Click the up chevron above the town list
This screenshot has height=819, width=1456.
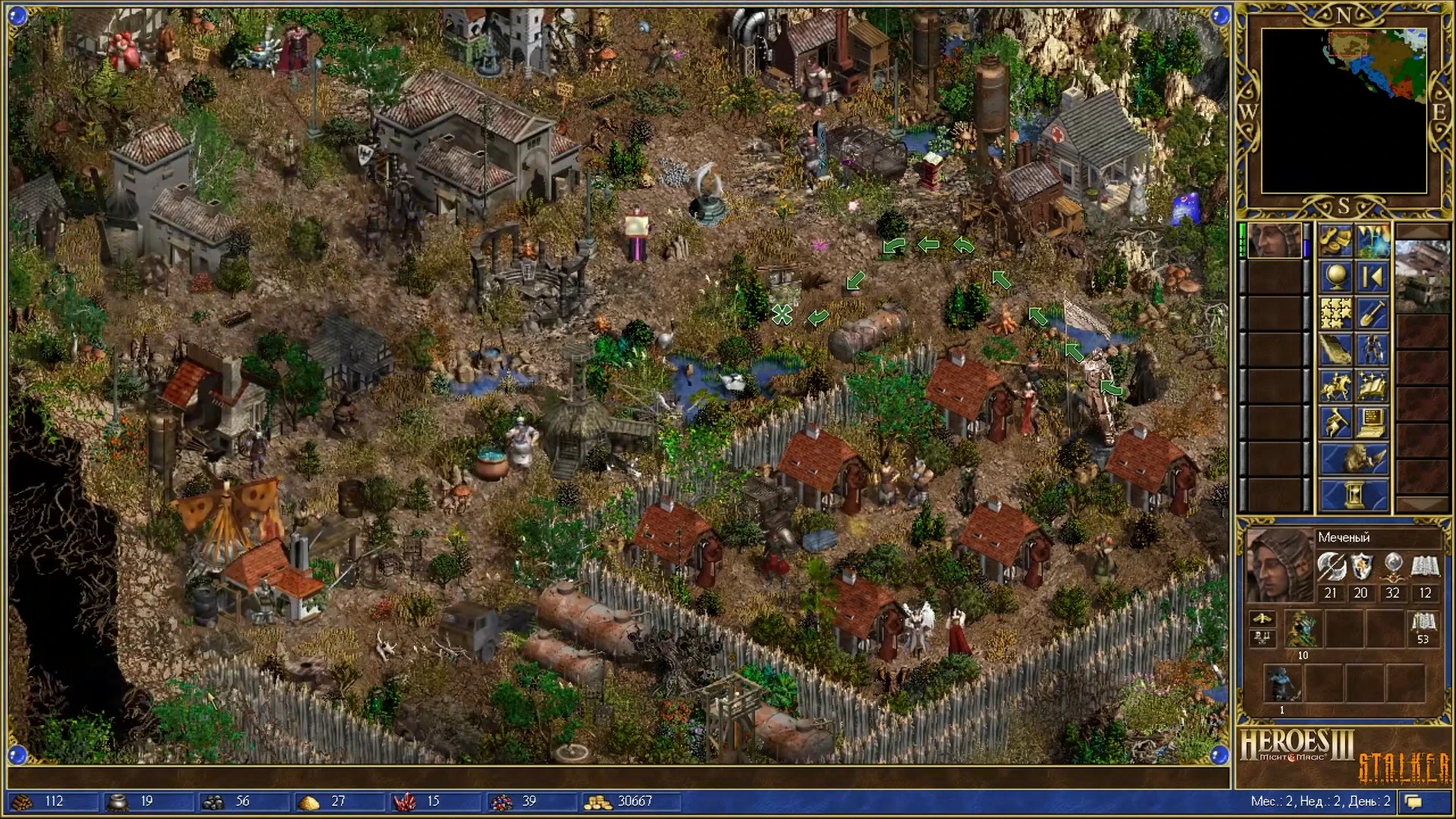1423,230
